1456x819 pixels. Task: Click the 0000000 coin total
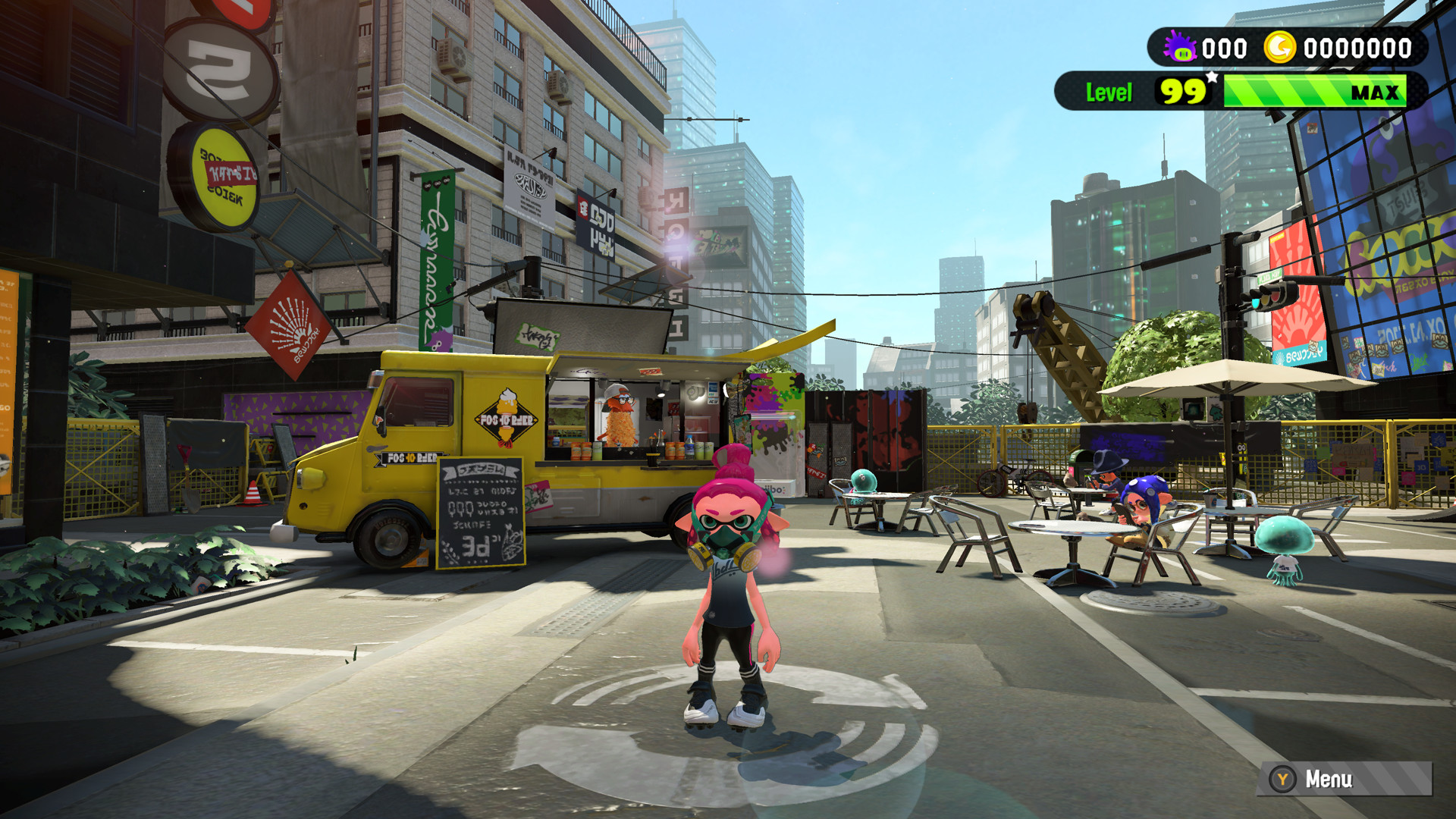(x=1357, y=48)
